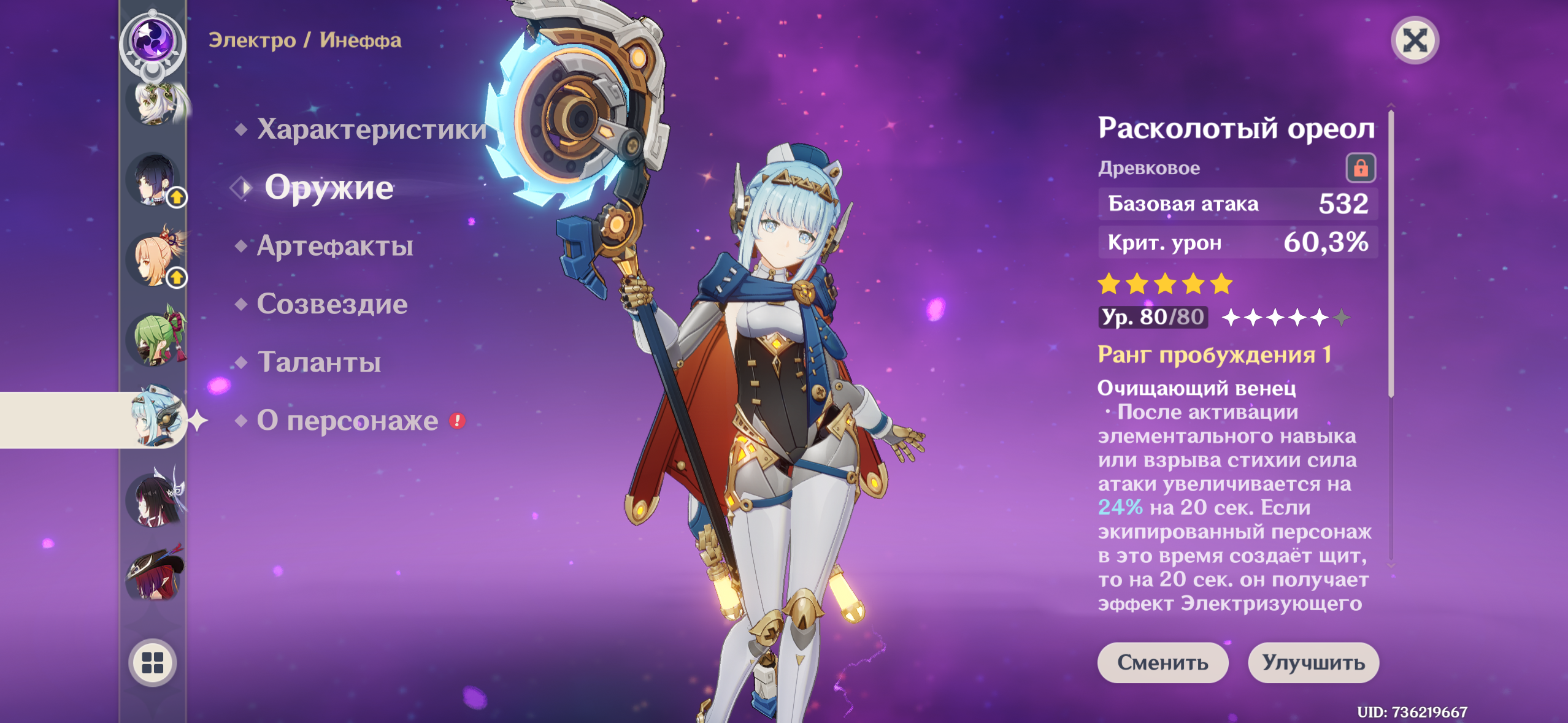Go to the Артефакты section
Image resolution: width=1568 pixels, height=723 pixels.
(334, 246)
